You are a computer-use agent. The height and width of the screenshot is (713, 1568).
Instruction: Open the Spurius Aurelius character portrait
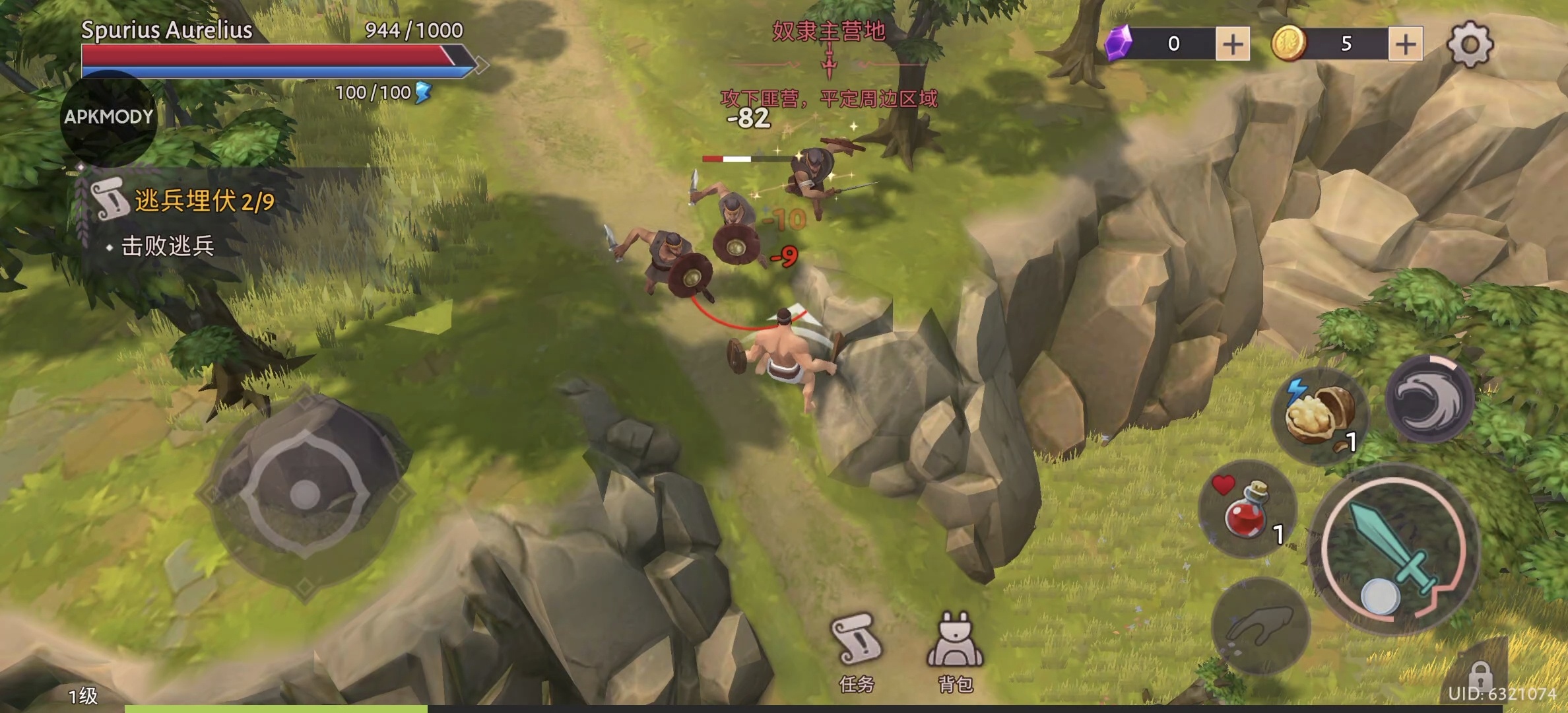click(x=109, y=118)
